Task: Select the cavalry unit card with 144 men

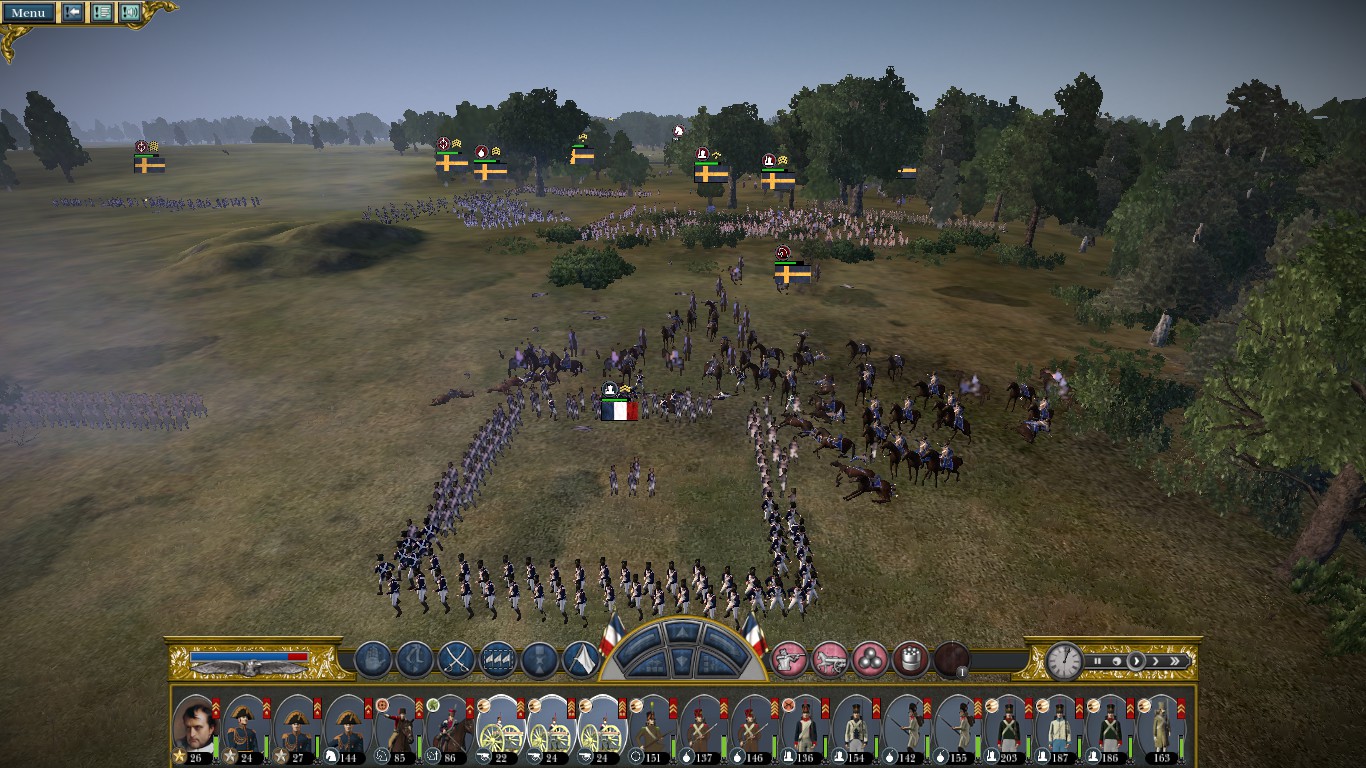Action: 347,726
